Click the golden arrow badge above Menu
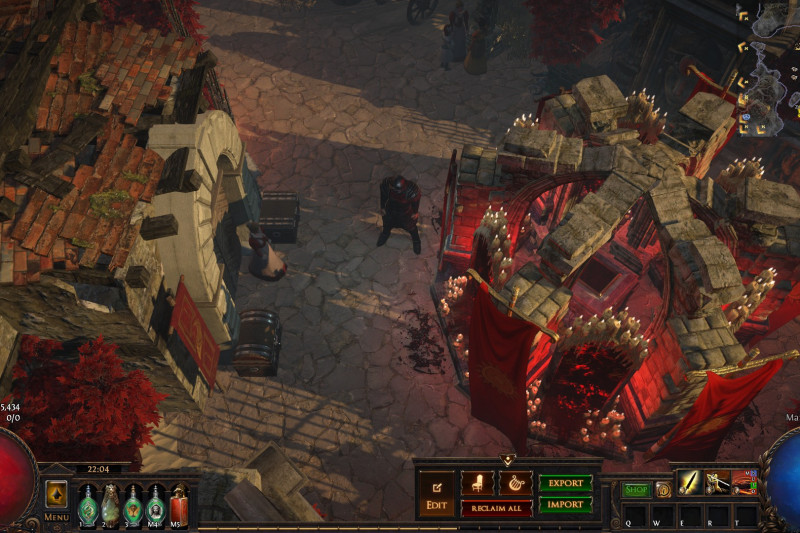Screen dimensions: 800x533 pyautogui.click(x=56, y=494)
